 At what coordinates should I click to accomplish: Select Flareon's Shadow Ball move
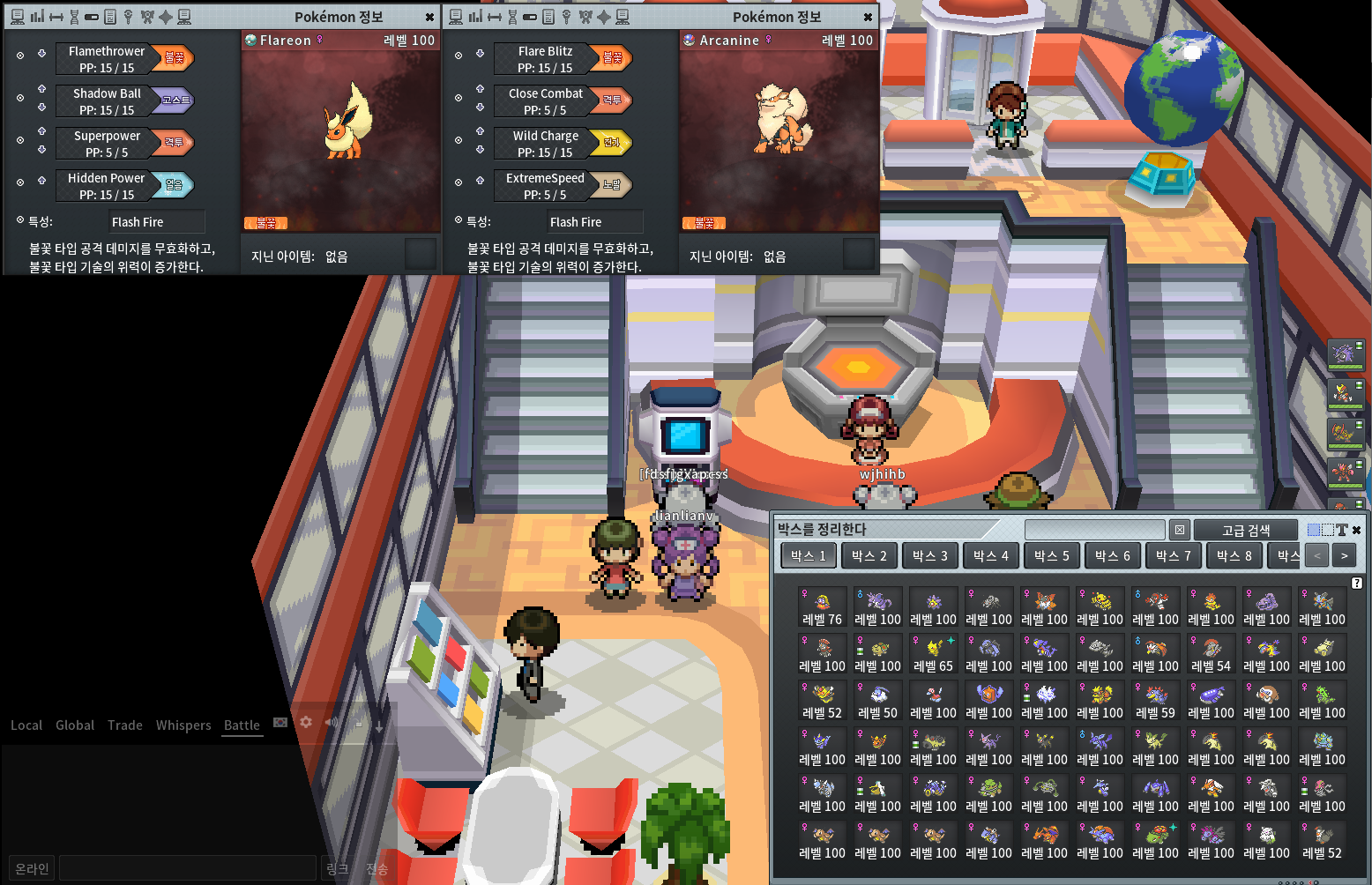coord(106,101)
